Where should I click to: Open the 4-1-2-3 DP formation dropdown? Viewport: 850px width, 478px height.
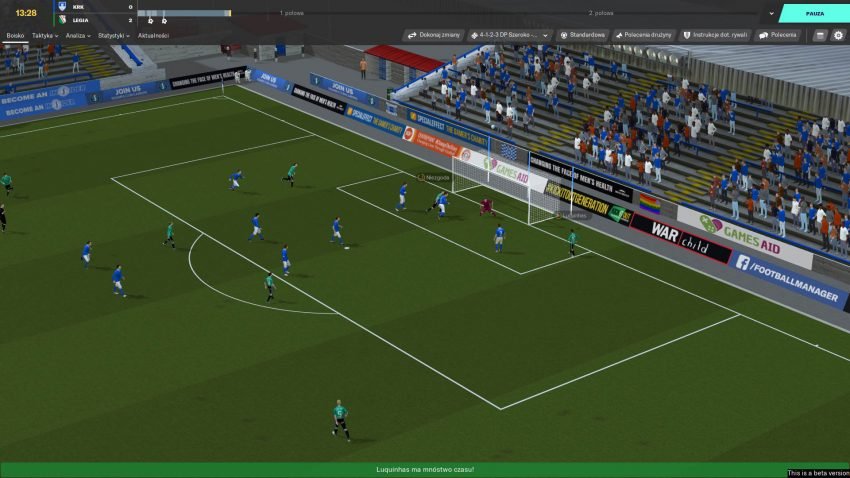pos(510,35)
